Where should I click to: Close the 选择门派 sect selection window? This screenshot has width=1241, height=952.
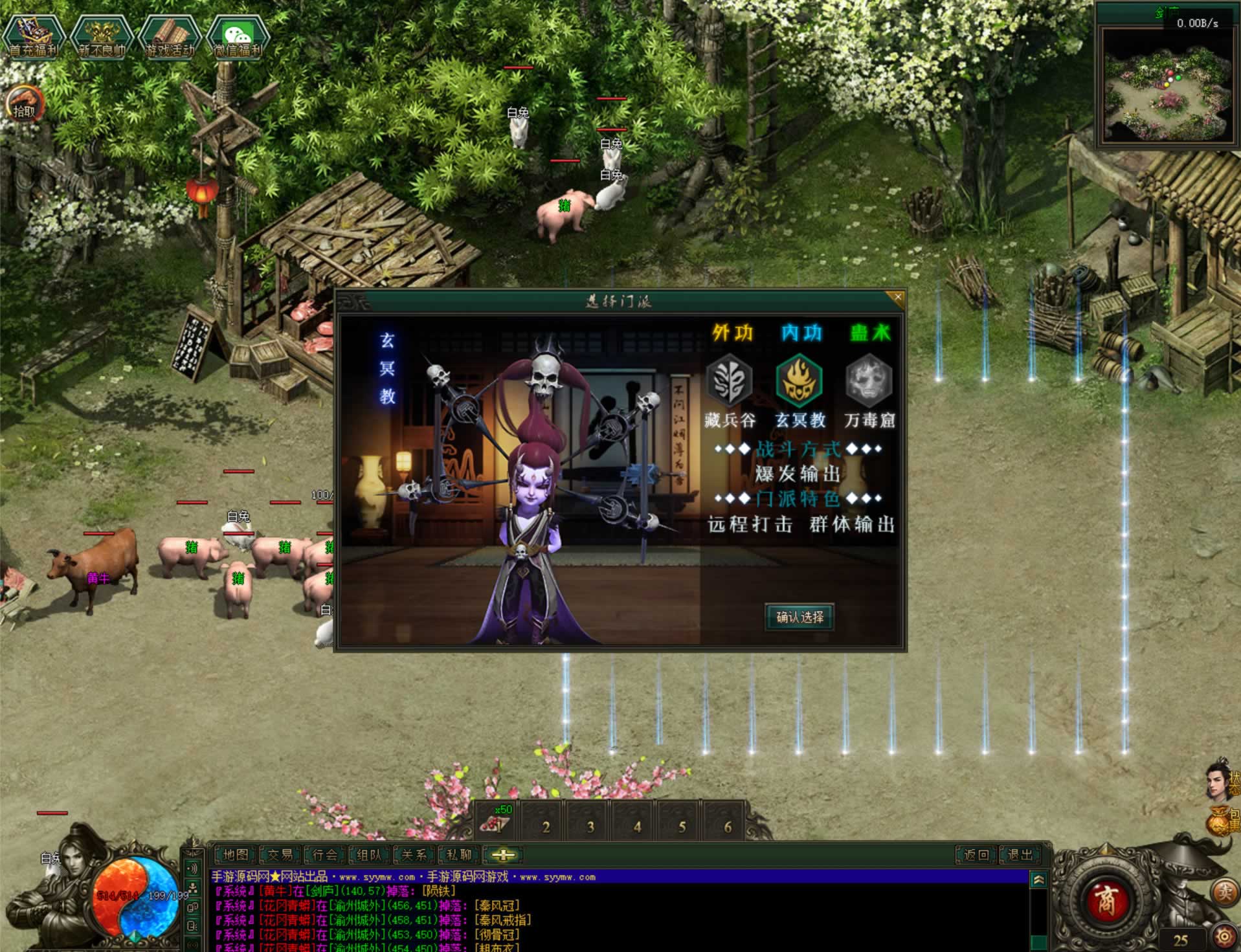click(897, 298)
